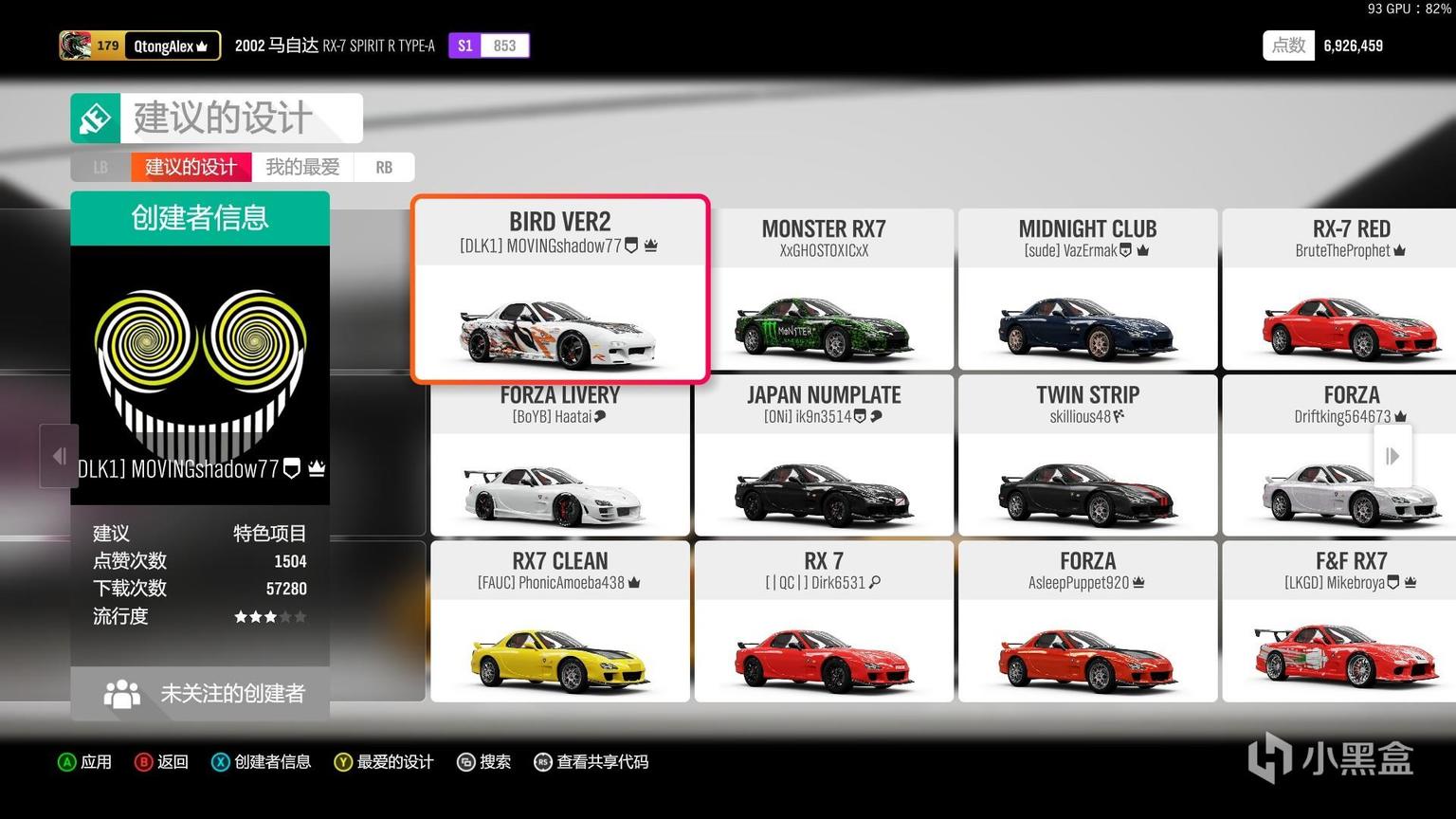Open the FORZA LIVERY design by Haatai
This screenshot has height=819, width=1456.
tap(560, 456)
